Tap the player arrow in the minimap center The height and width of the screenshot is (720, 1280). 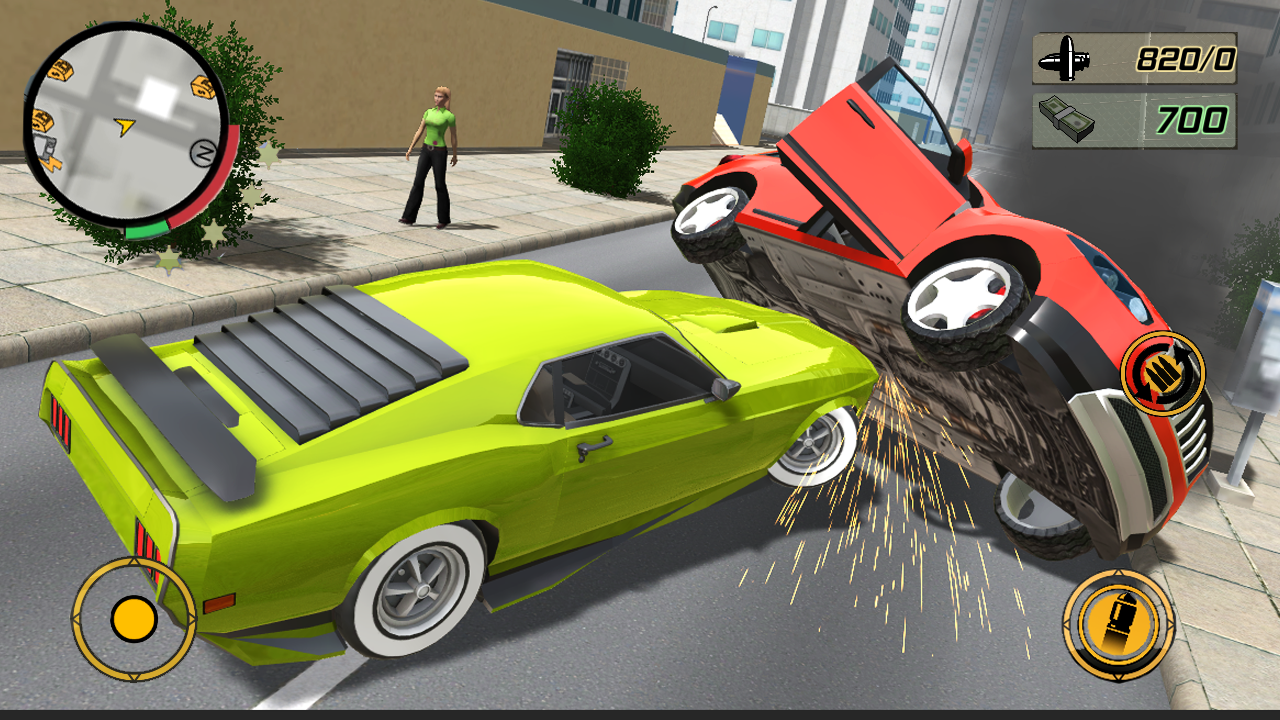(x=124, y=125)
